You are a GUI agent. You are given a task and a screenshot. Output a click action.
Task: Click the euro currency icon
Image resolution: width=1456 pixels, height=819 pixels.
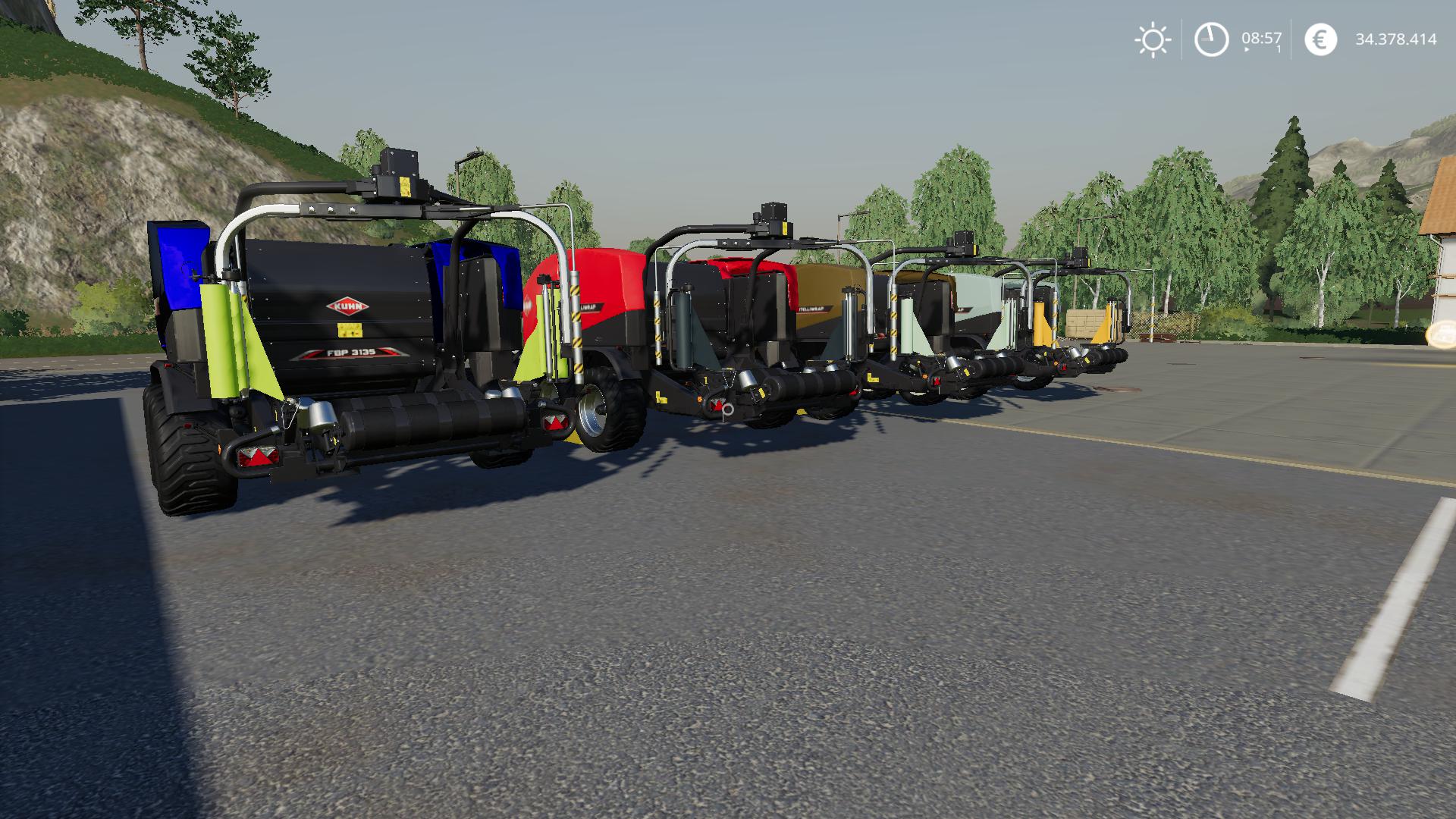(1321, 39)
